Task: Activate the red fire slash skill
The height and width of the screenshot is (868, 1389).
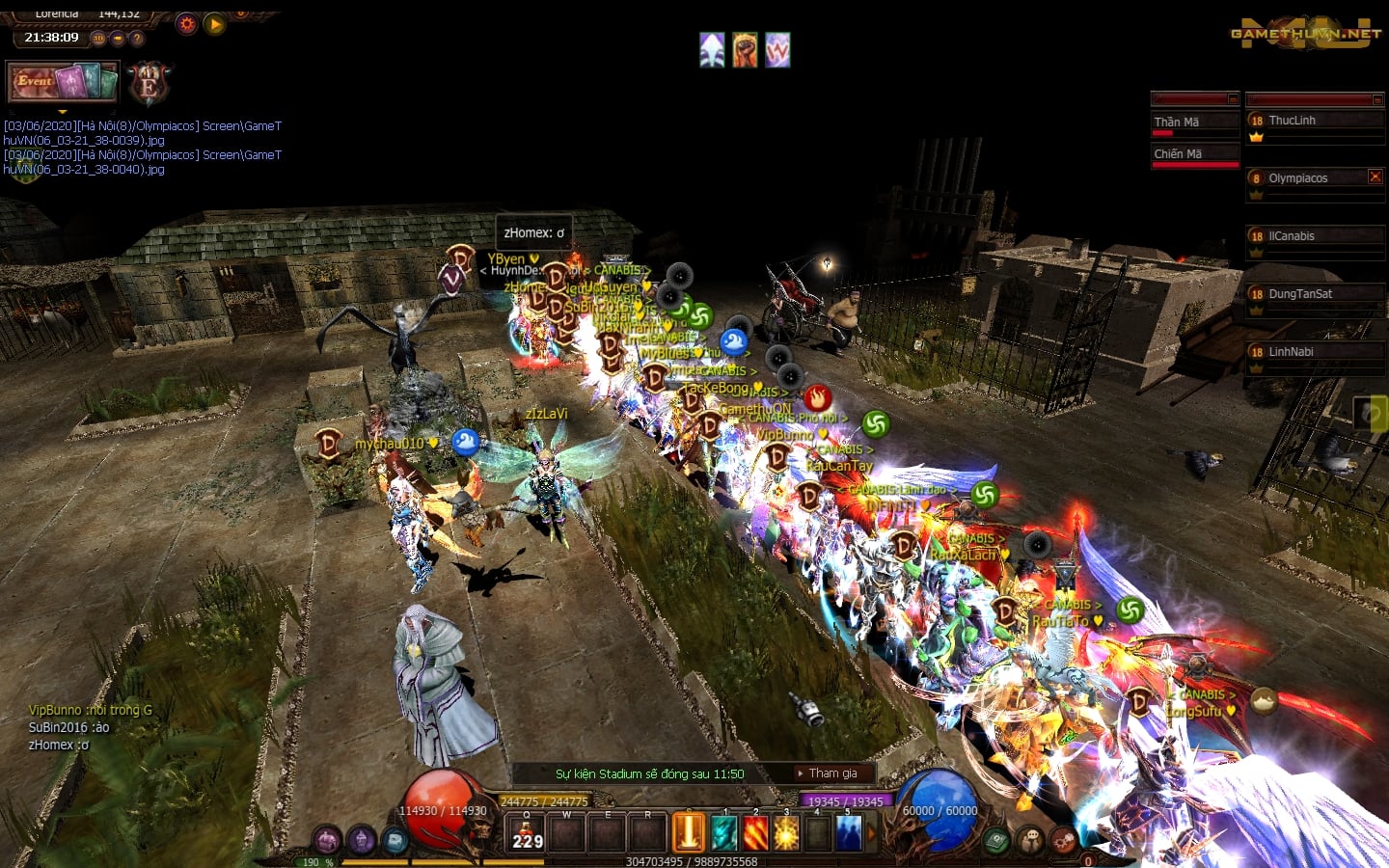Action: pos(755,833)
